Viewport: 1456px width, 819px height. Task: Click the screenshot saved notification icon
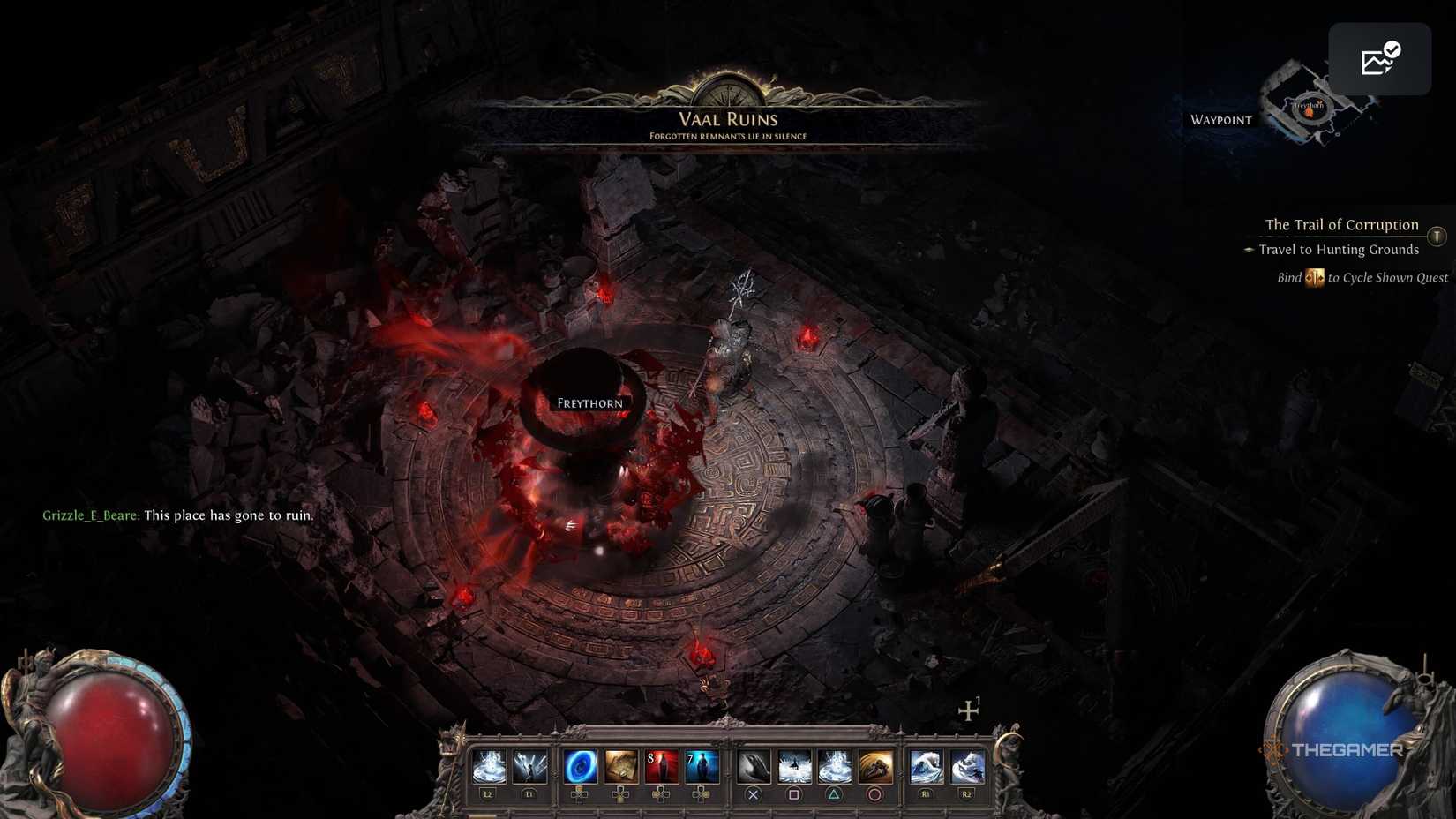pyautogui.click(x=1379, y=58)
